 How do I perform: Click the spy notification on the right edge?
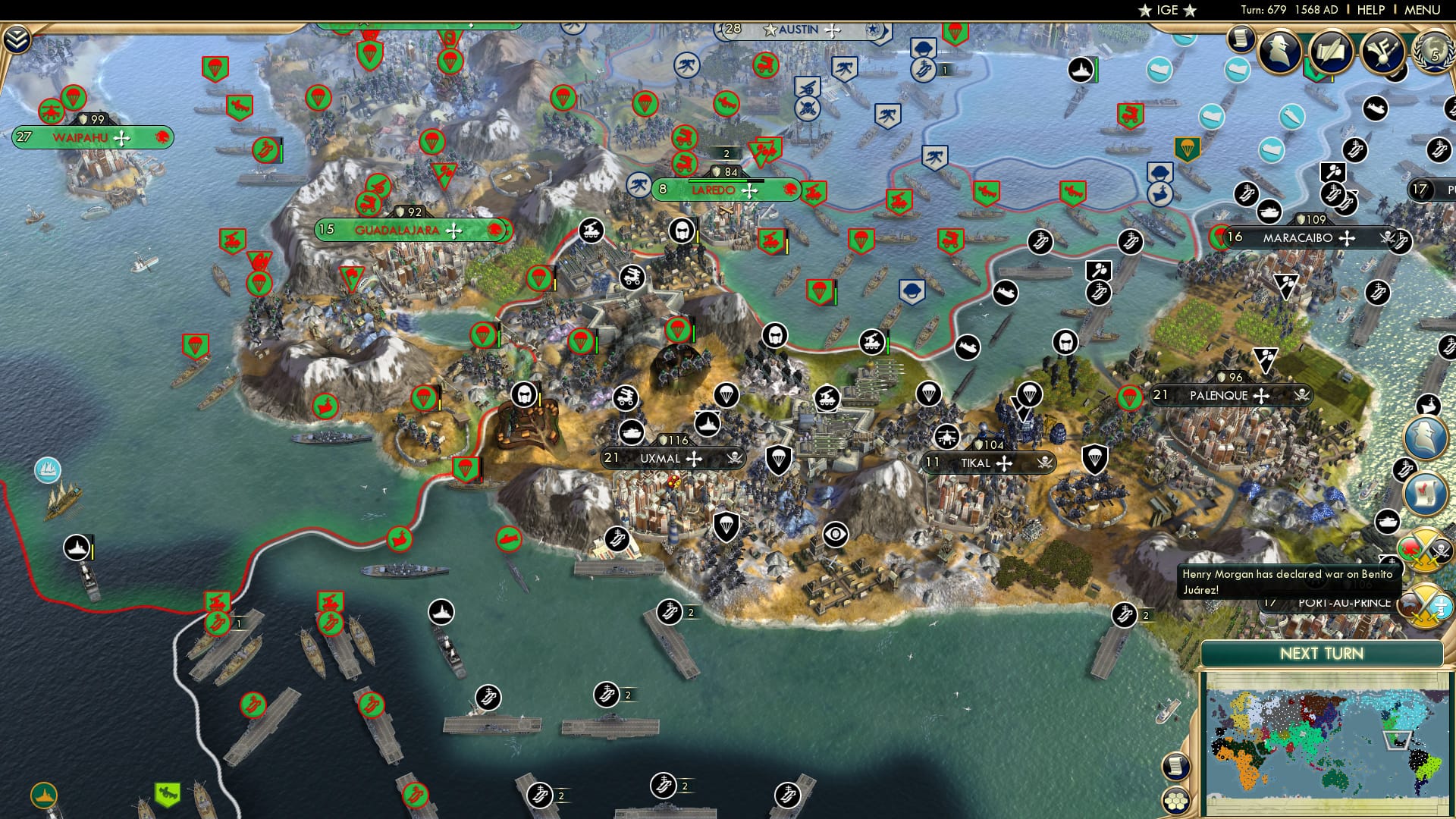pyautogui.click(x=1423, y=435)
